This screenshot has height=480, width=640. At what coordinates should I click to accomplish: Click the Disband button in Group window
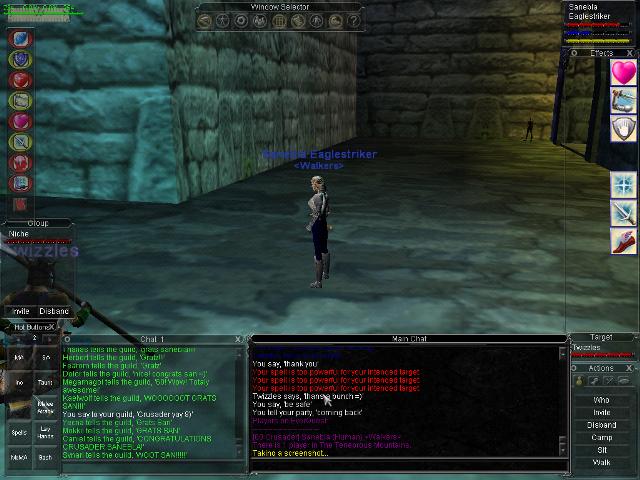click(54, 311)
